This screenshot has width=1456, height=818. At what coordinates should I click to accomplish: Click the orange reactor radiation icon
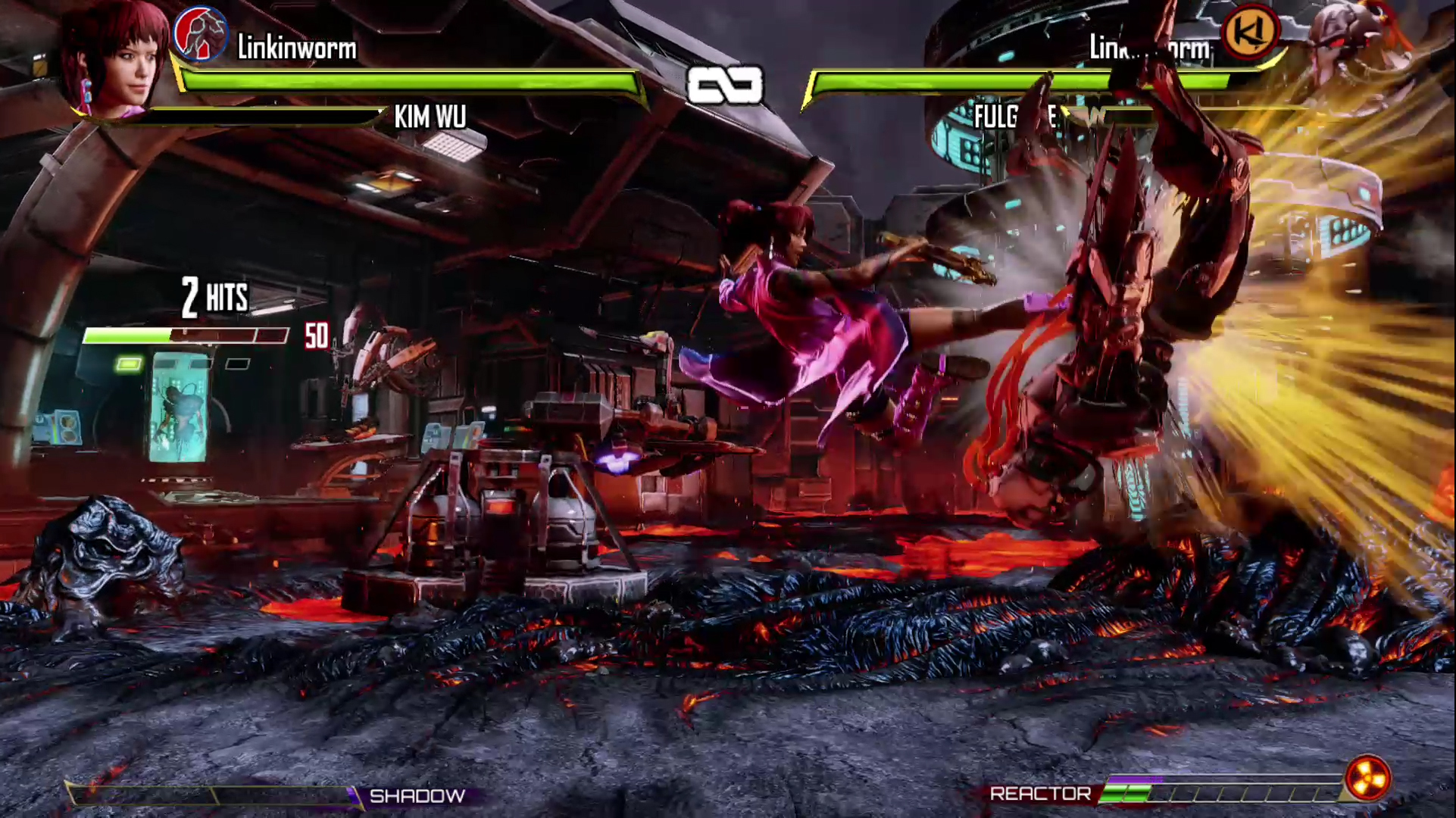pos(1368,779)
